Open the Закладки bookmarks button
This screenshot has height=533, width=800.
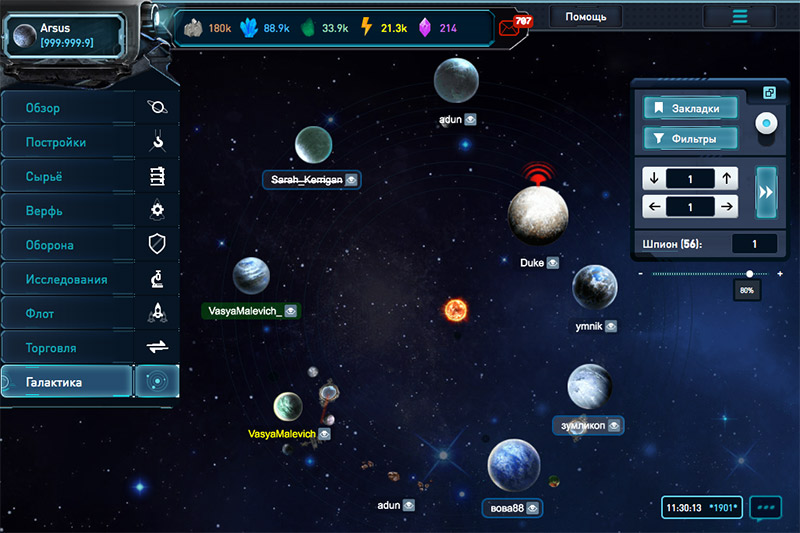coord(691,108)
